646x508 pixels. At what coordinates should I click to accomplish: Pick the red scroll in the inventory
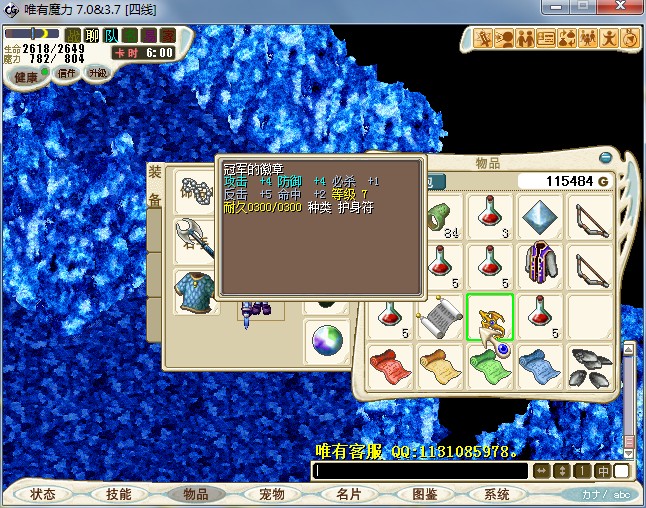[390, 366]
